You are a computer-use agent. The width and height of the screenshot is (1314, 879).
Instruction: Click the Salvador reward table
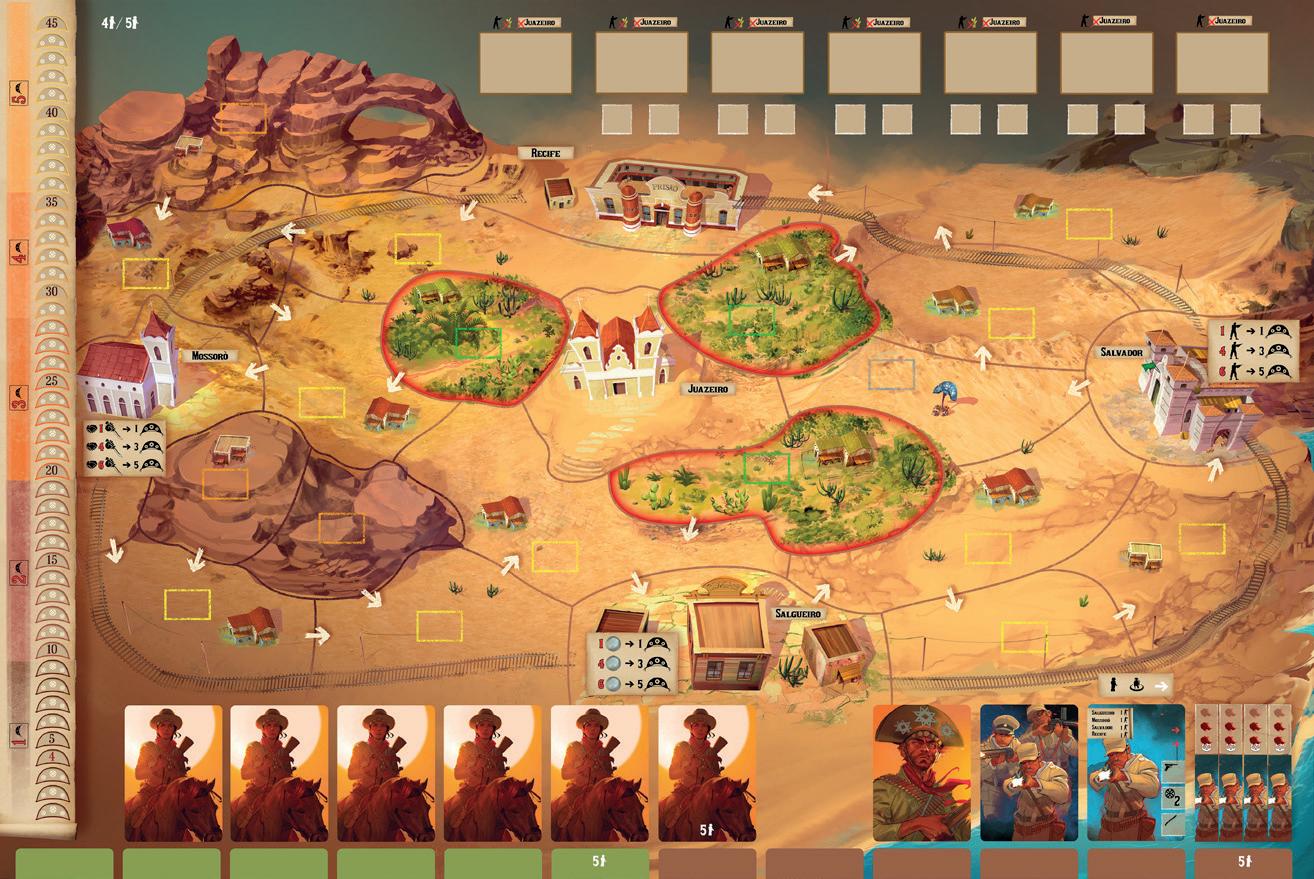pos(1252,351)
